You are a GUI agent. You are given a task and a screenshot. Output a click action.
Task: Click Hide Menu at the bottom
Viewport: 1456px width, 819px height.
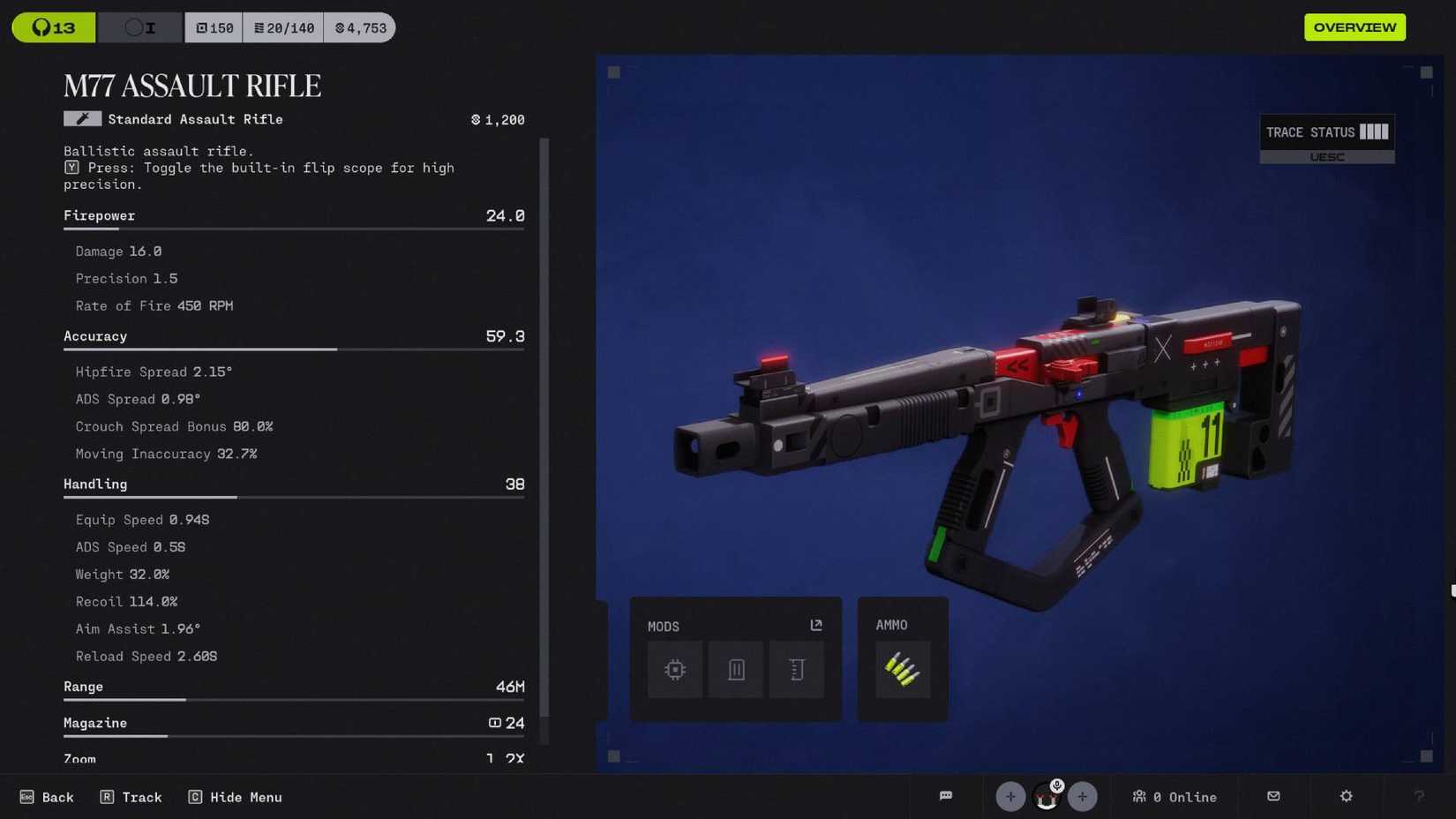tap(235, 796)
